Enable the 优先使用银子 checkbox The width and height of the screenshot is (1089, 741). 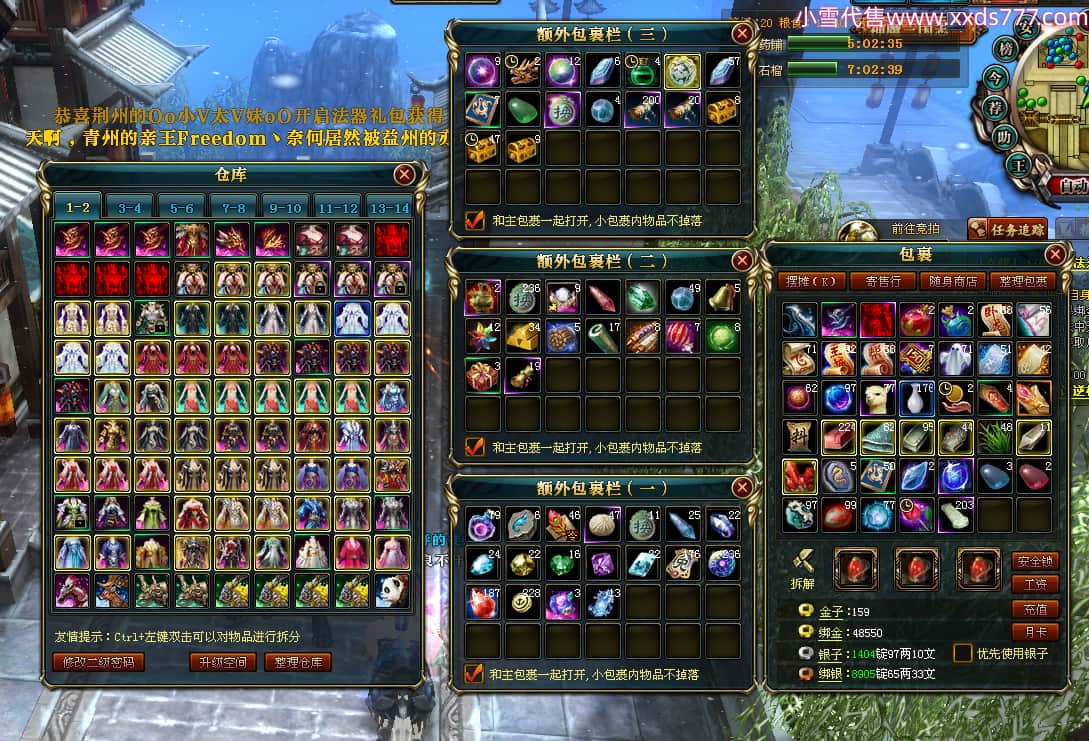[x=963, y=653]
